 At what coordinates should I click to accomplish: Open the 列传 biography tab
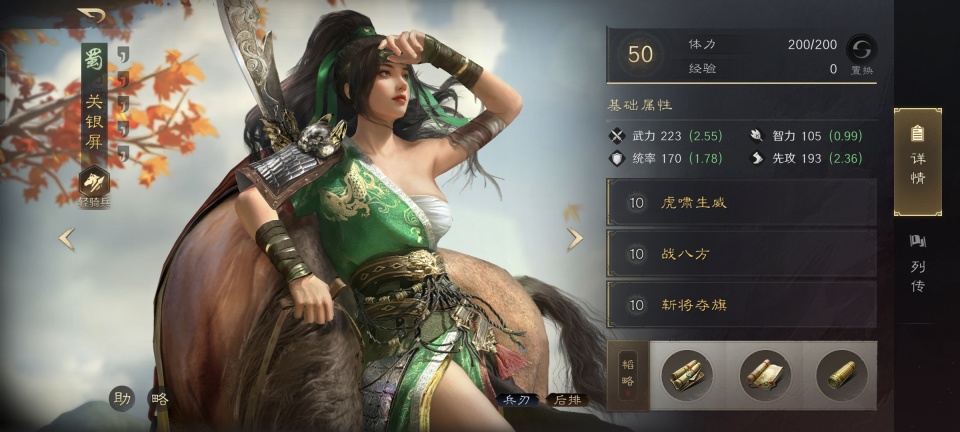tap(917, 264)
